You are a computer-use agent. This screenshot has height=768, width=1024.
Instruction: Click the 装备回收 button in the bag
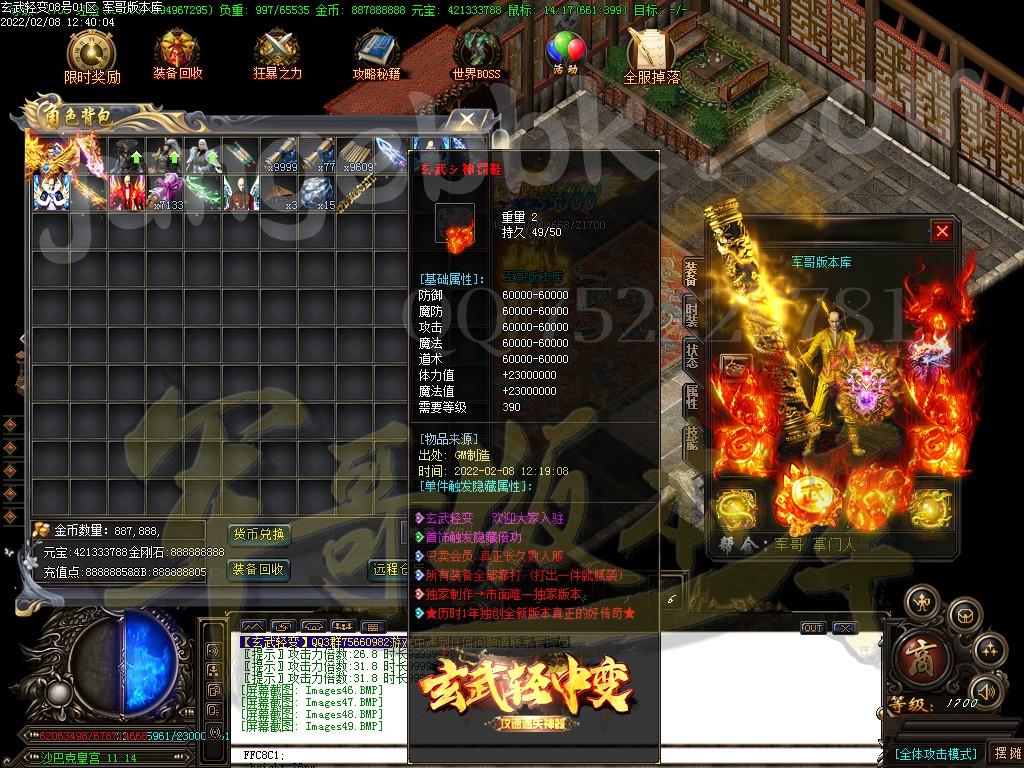click(259, 570)
